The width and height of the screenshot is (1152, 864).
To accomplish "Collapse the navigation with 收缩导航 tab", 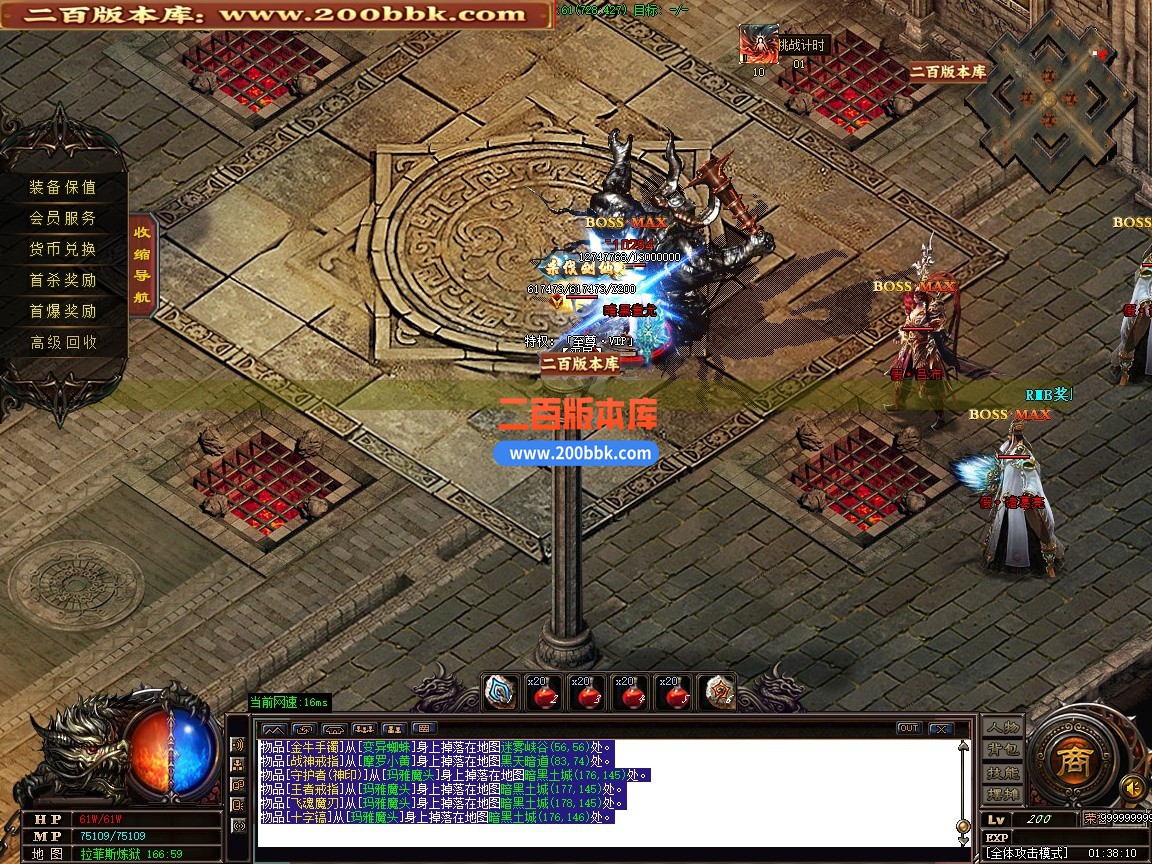I will click(143, 264).
